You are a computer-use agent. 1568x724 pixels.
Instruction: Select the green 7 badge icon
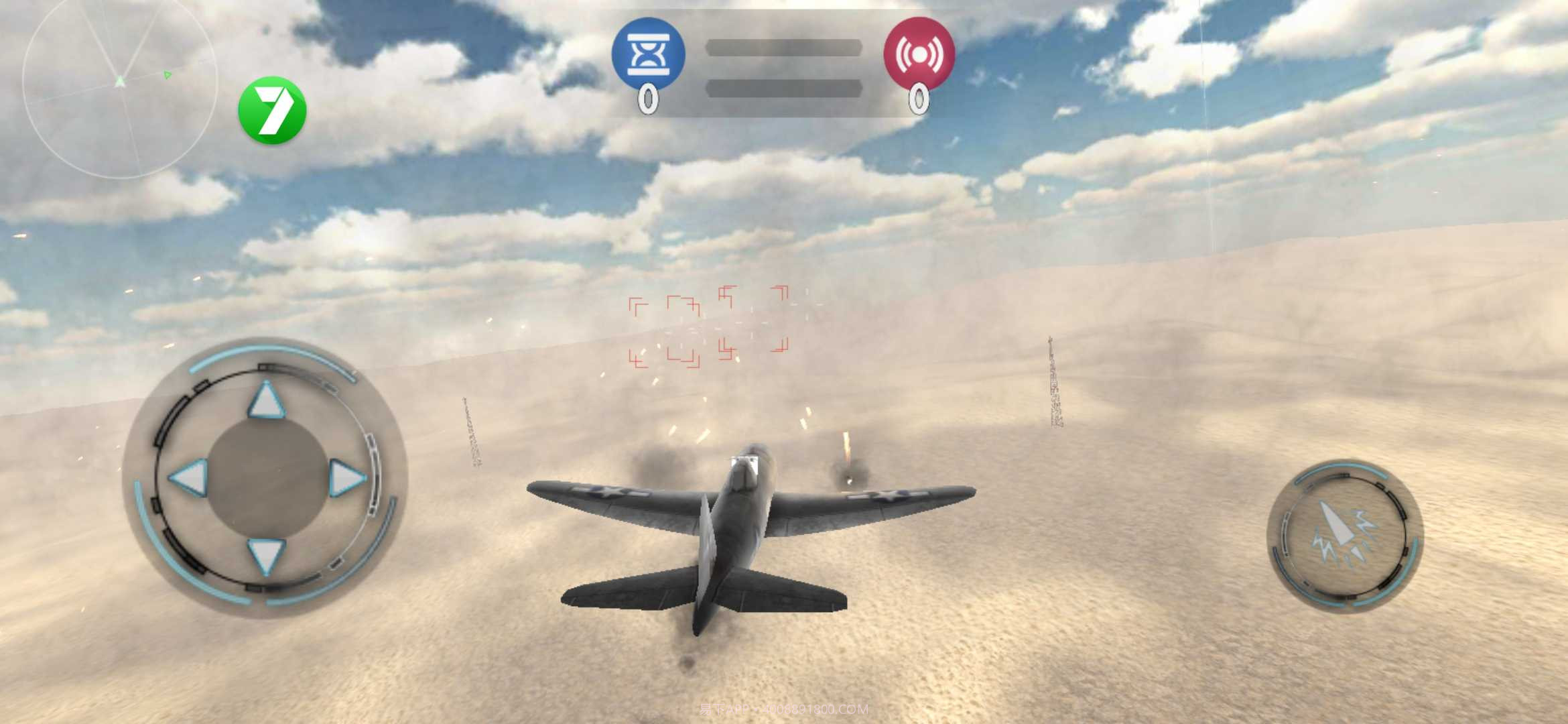273,111
